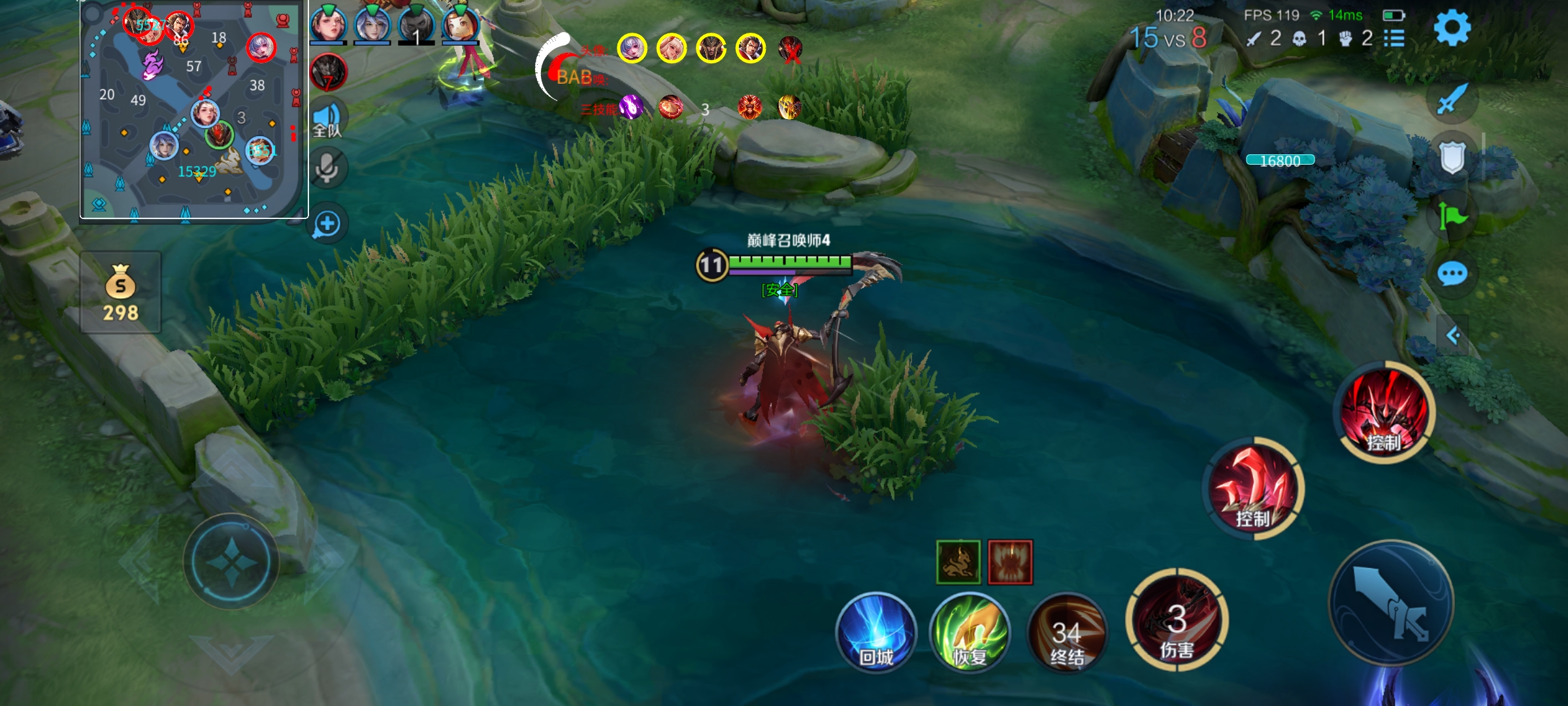Tap the basic attack sword button
Image resolution: width=1568 pixels, height=706 pixels.
(1392, 603)
